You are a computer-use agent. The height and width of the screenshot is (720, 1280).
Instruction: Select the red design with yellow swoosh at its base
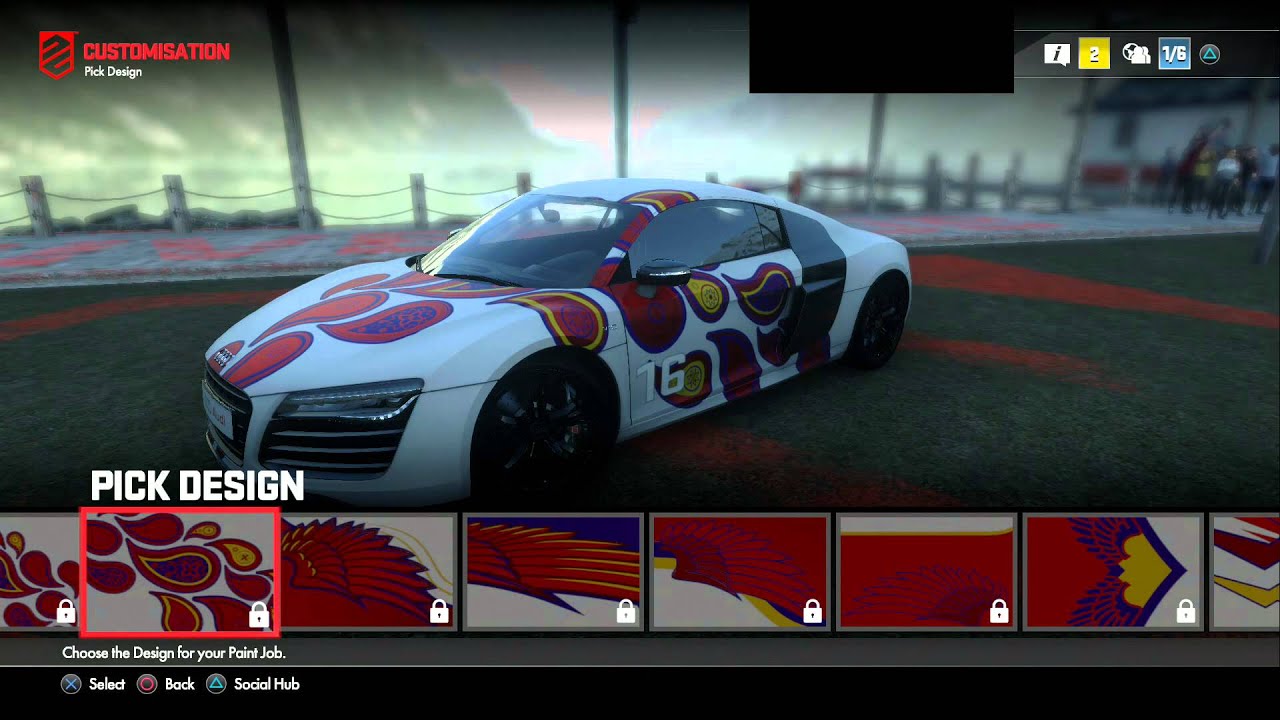[x=740, y=572]
